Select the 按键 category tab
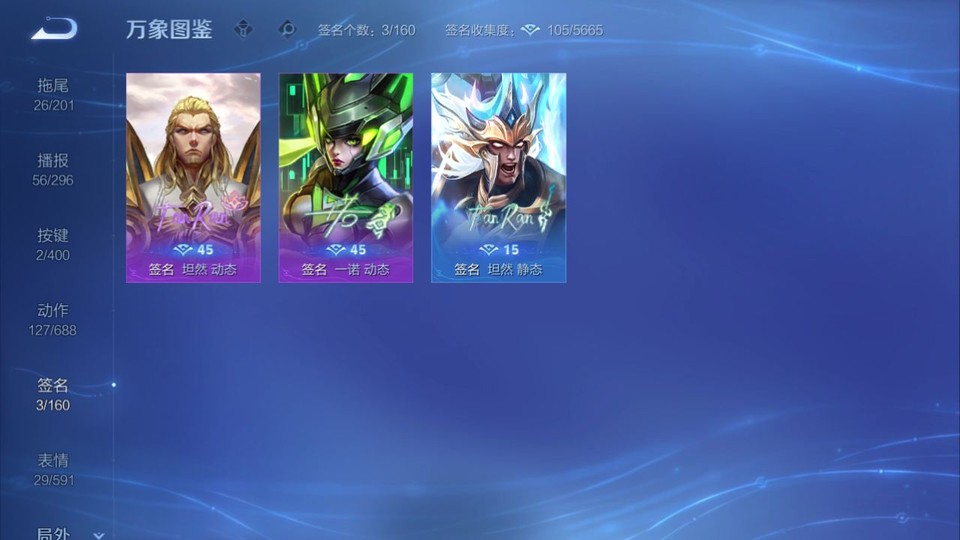This screenshot has width=960, height=540. [x=54, y=244]
